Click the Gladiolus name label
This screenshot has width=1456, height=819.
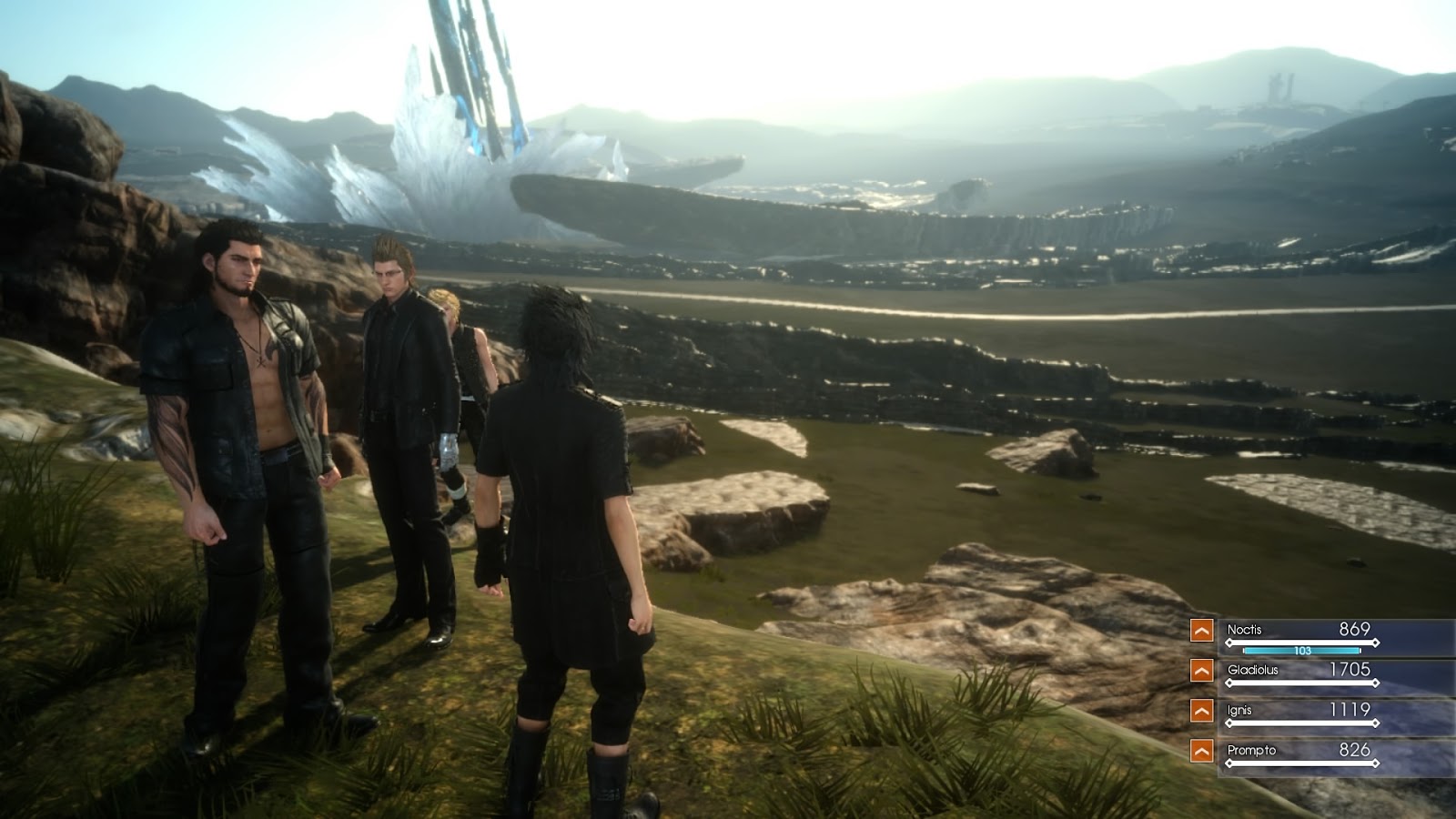click(x=1253, y=671)
